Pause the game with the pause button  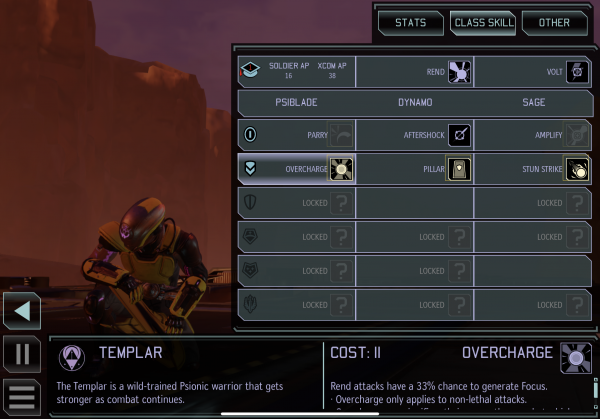point(22,354)
